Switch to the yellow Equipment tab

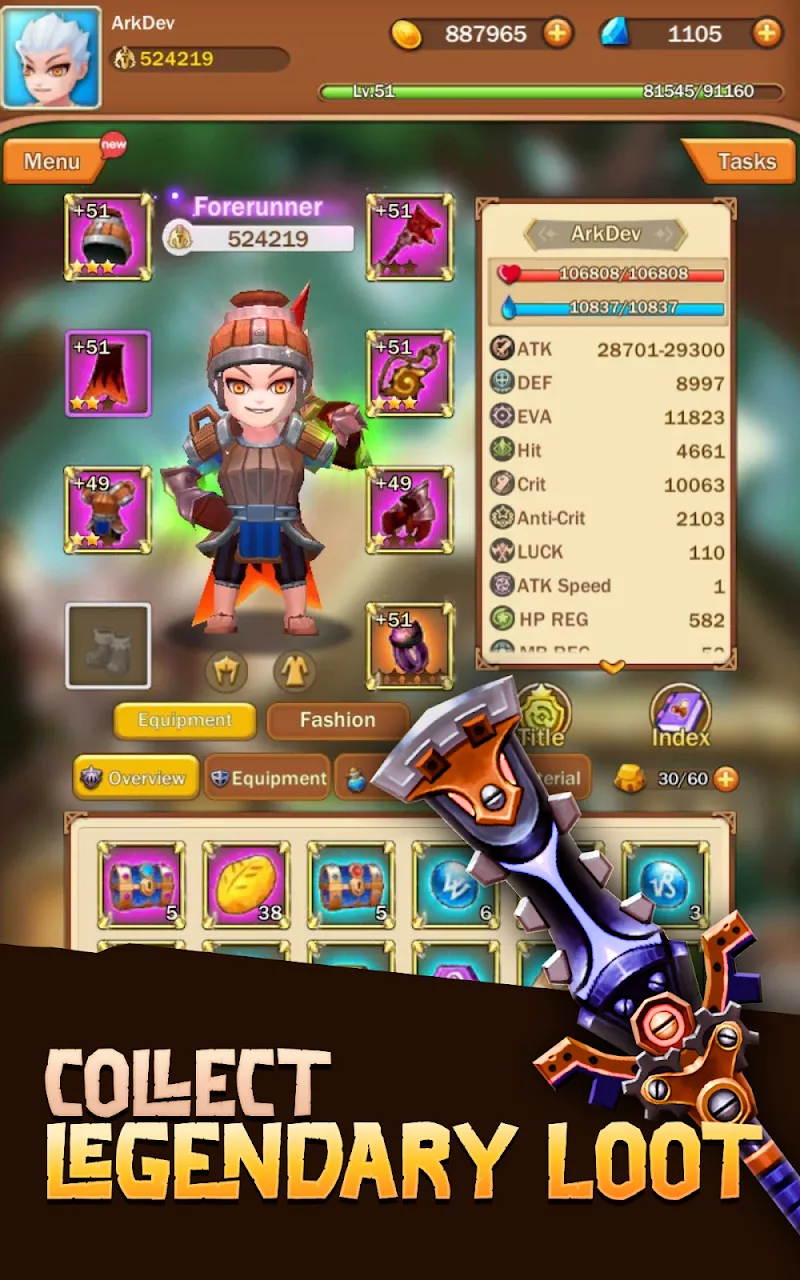point(184,720)
